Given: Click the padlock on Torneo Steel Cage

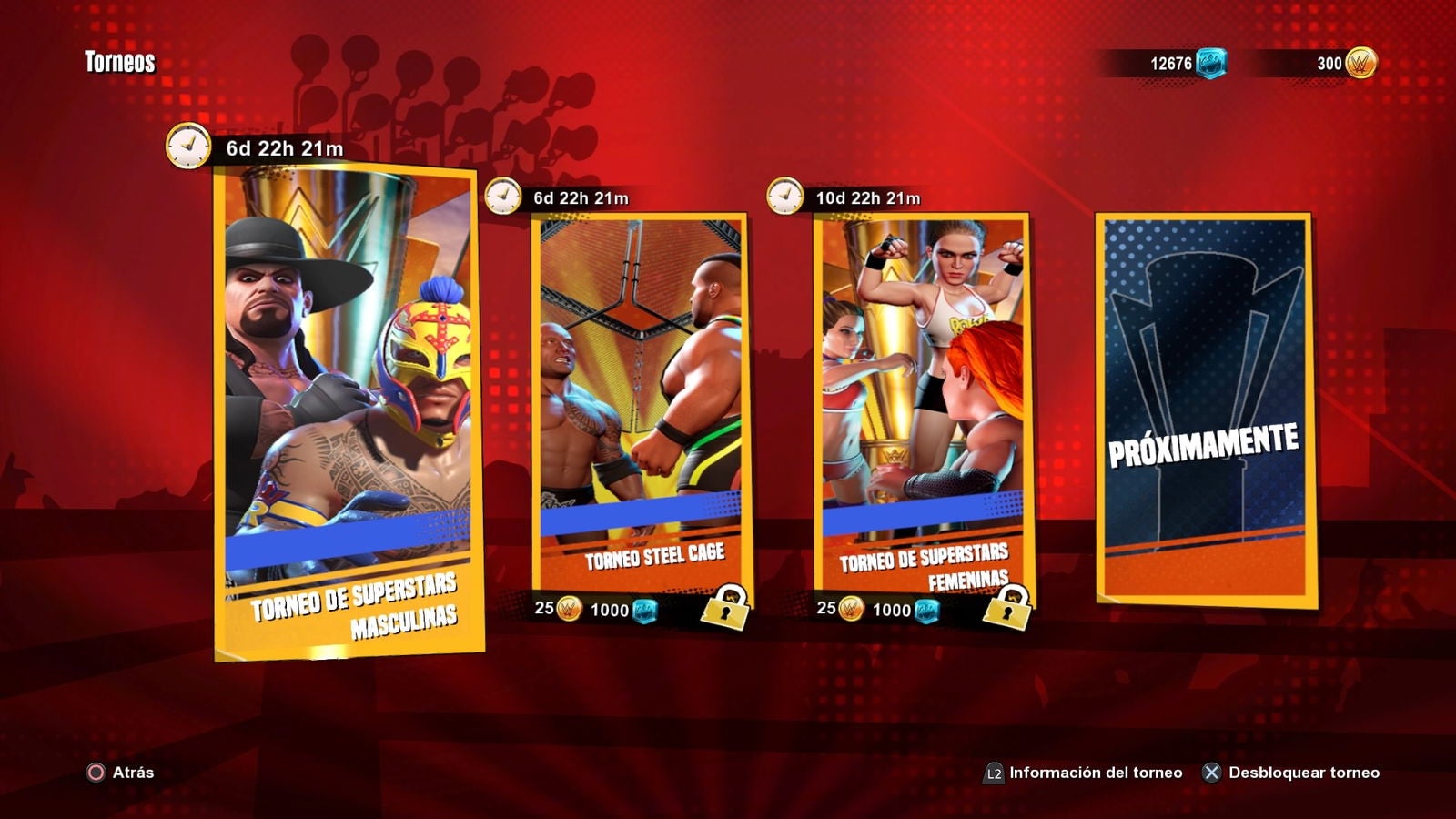Looking at the screenshot, I should [x=725, y=607].
